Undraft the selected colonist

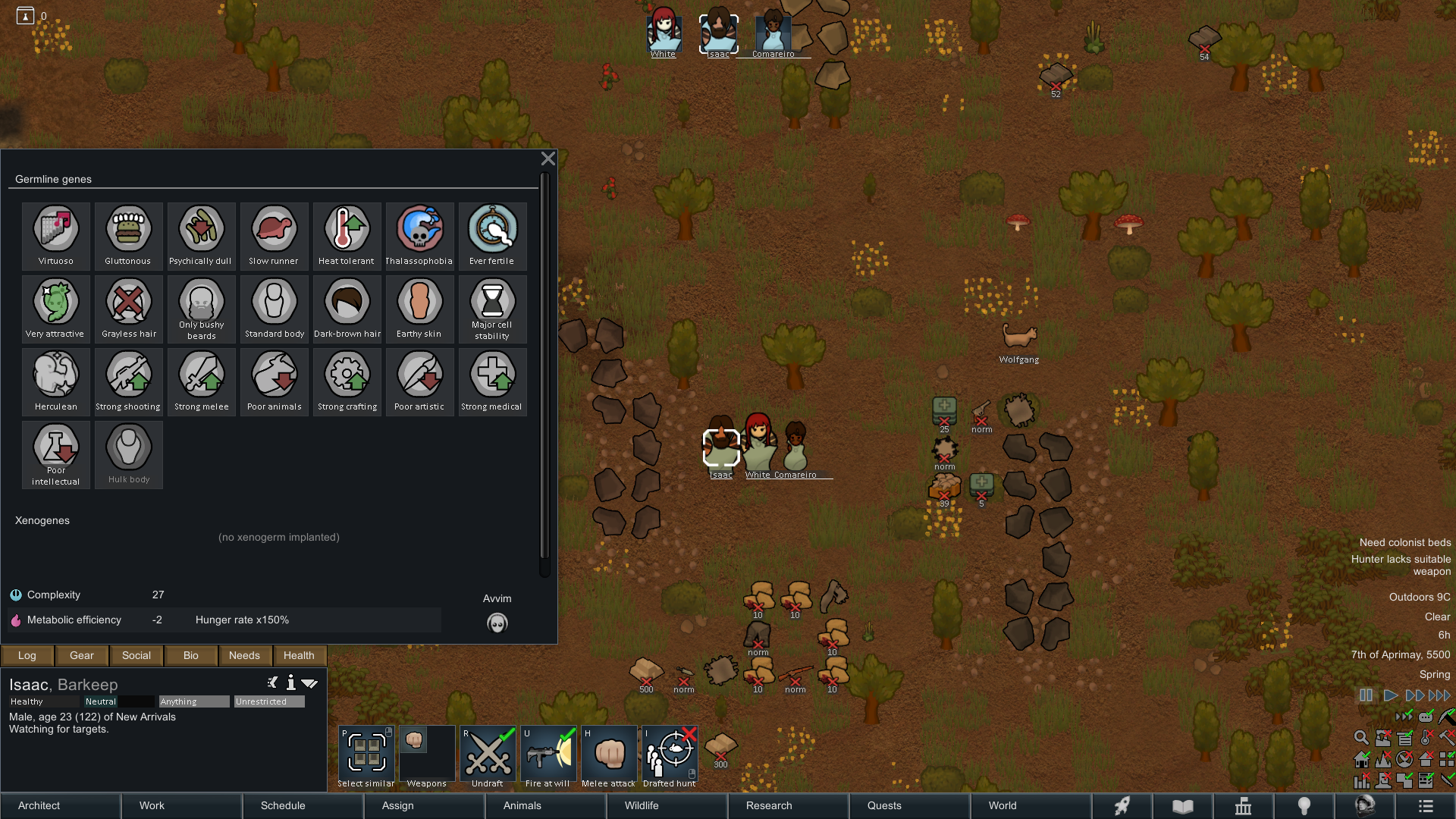click(488, 757)
